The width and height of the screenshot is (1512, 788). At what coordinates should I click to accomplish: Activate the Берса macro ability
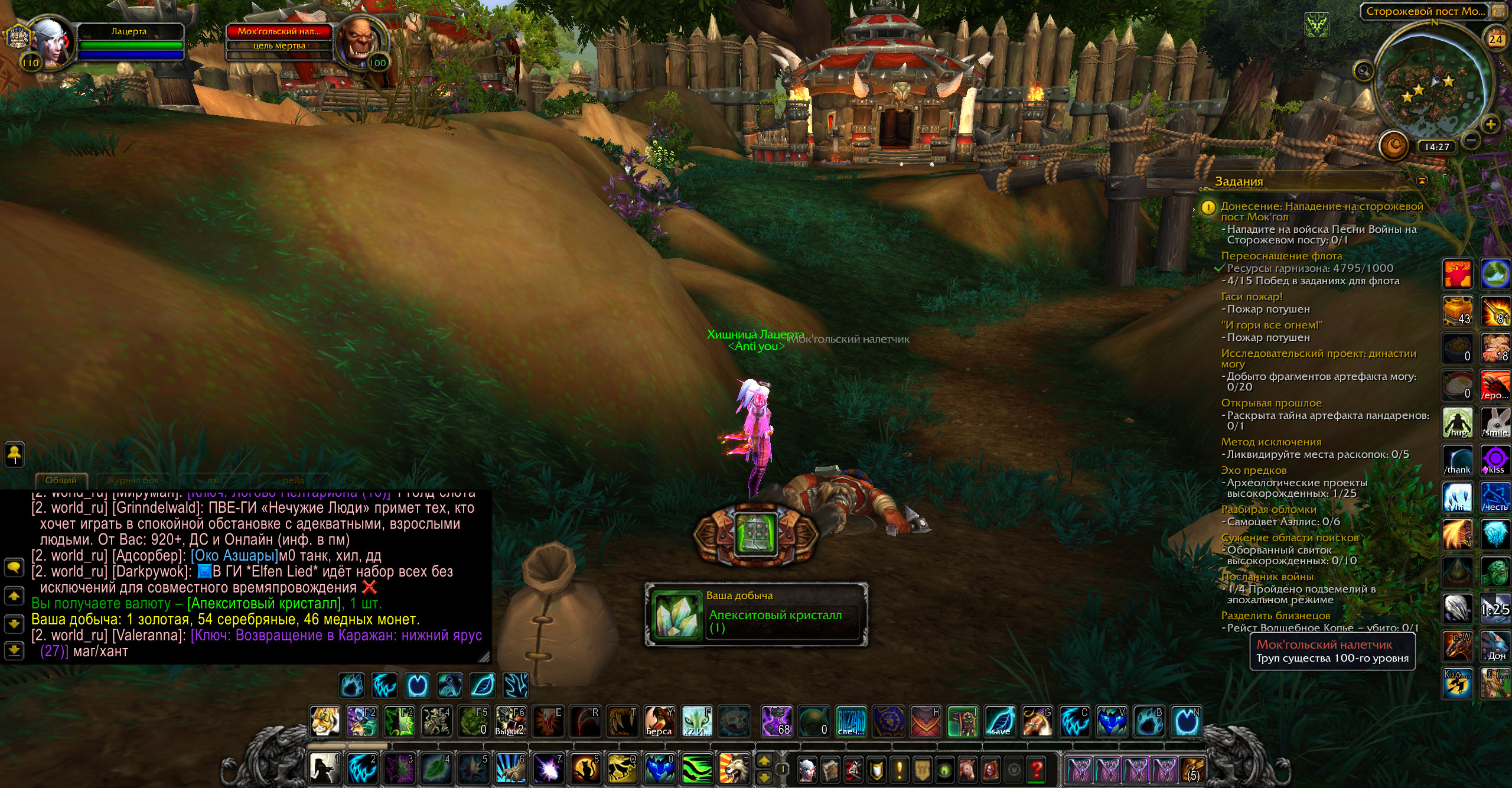[x=659, y=721]
